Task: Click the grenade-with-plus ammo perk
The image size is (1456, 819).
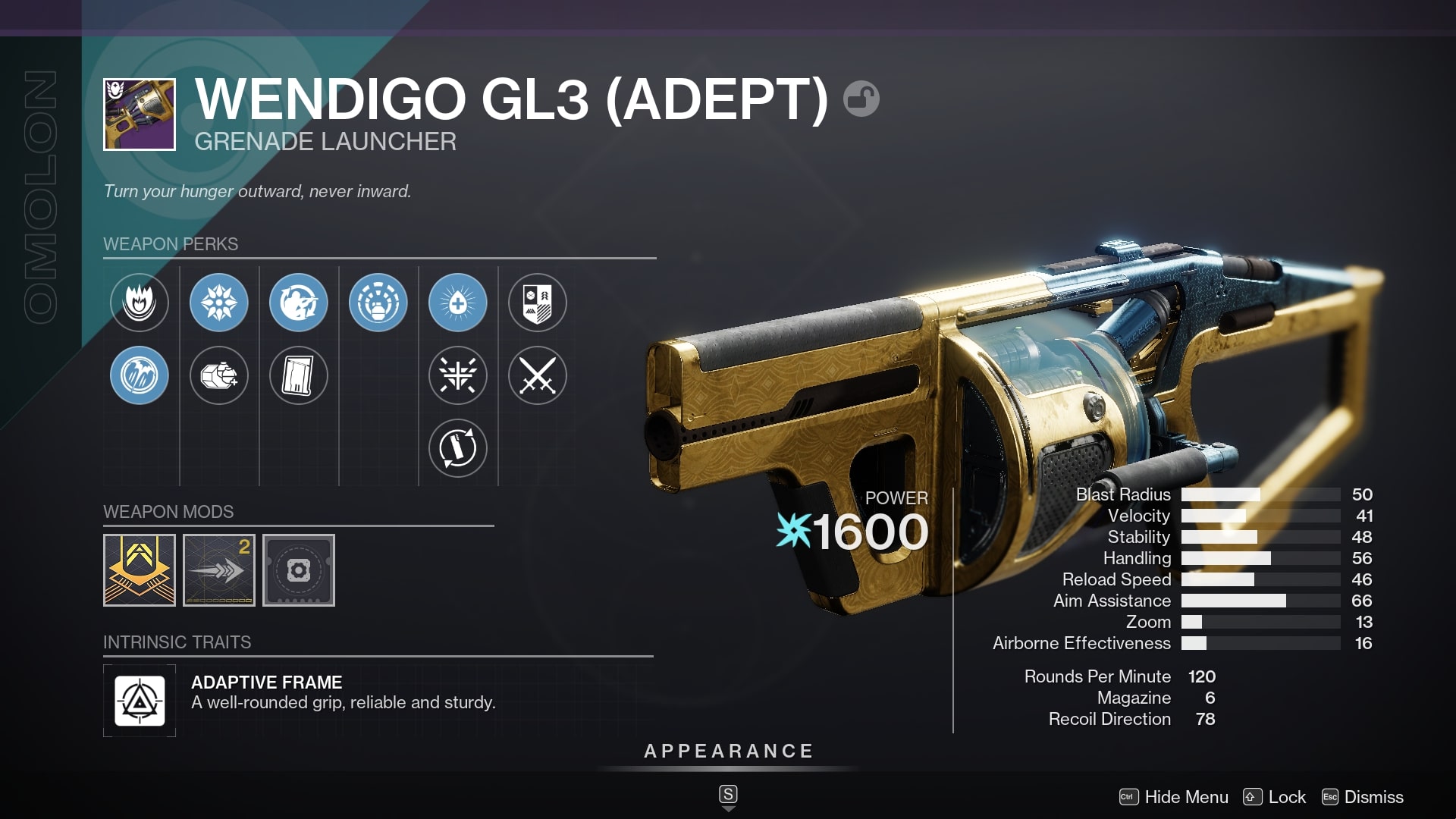Action: [x=219, y=375]
